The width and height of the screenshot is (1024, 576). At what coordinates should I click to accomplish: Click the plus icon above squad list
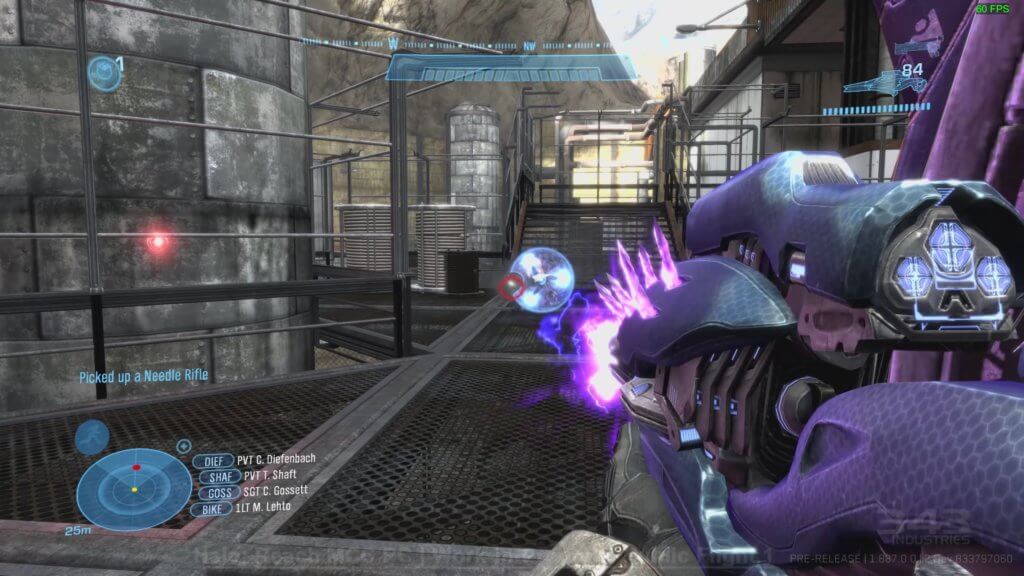pos(184,446)
